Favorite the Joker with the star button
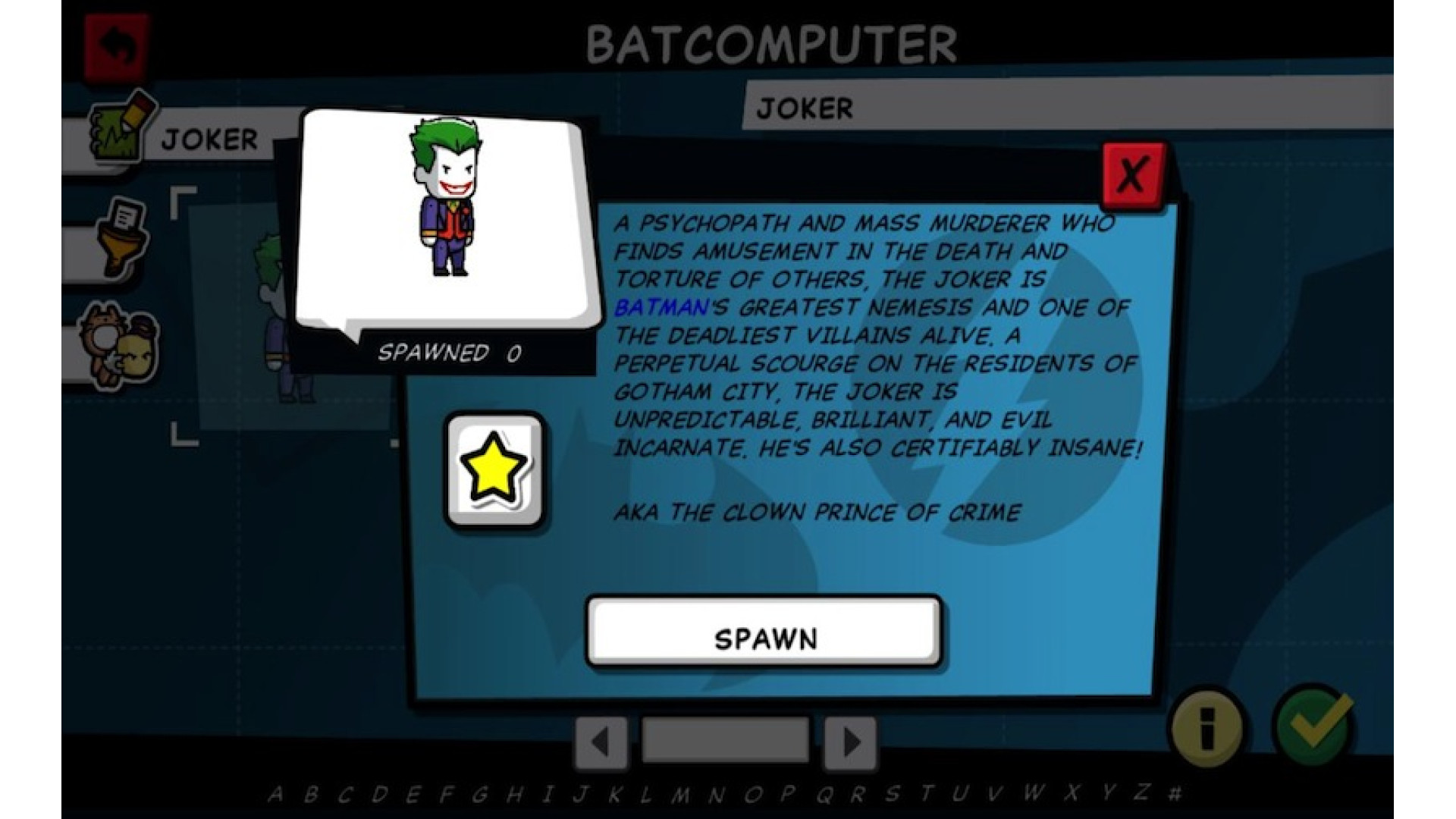 point(494,470)
